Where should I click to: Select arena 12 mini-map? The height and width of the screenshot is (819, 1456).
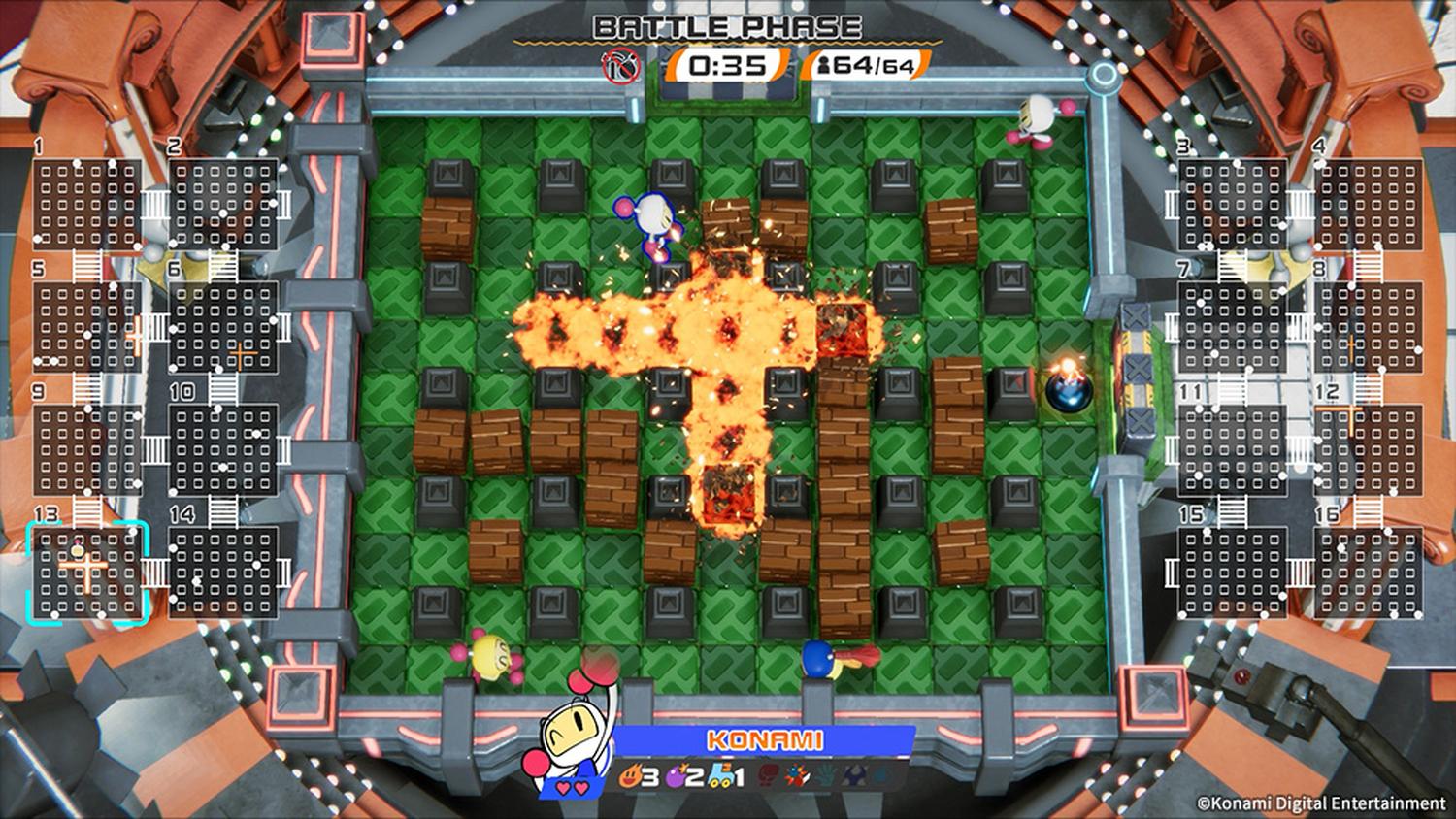click(x=1368, y=450)
